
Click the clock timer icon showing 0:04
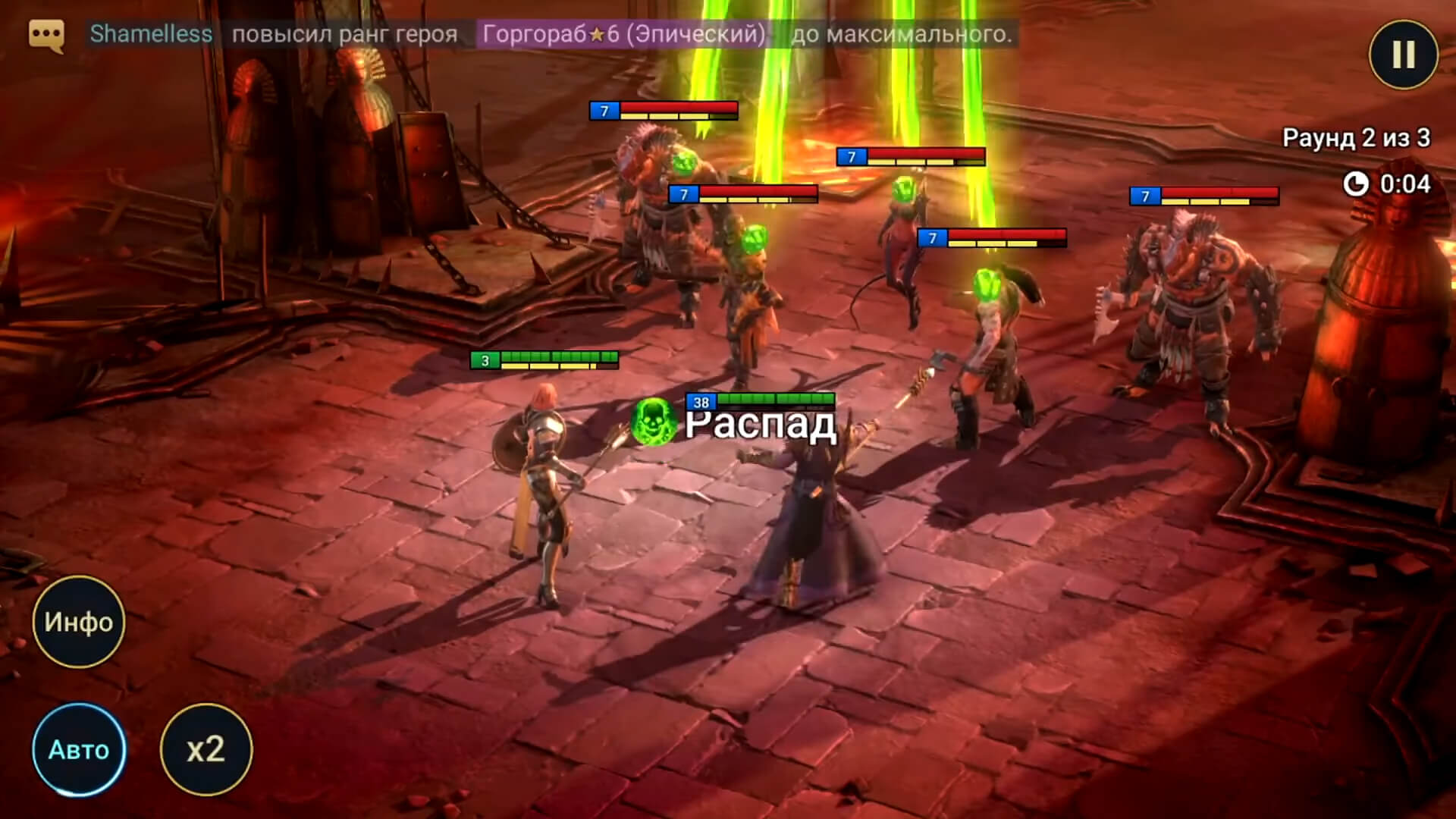tap(1357, 184)
